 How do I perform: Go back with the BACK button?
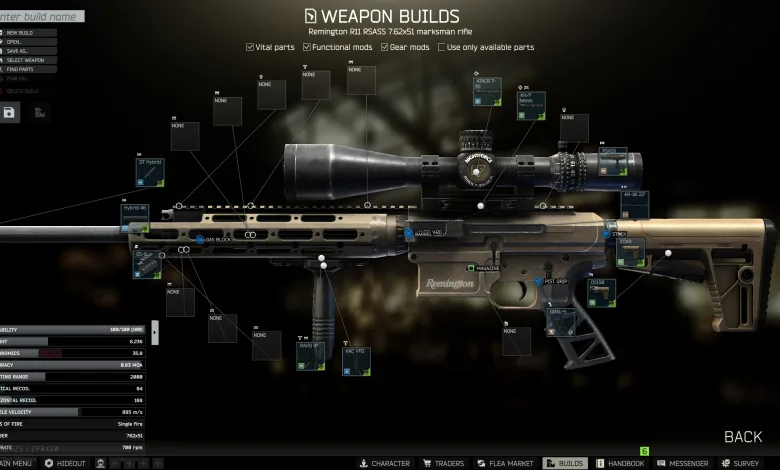(743, 436)
